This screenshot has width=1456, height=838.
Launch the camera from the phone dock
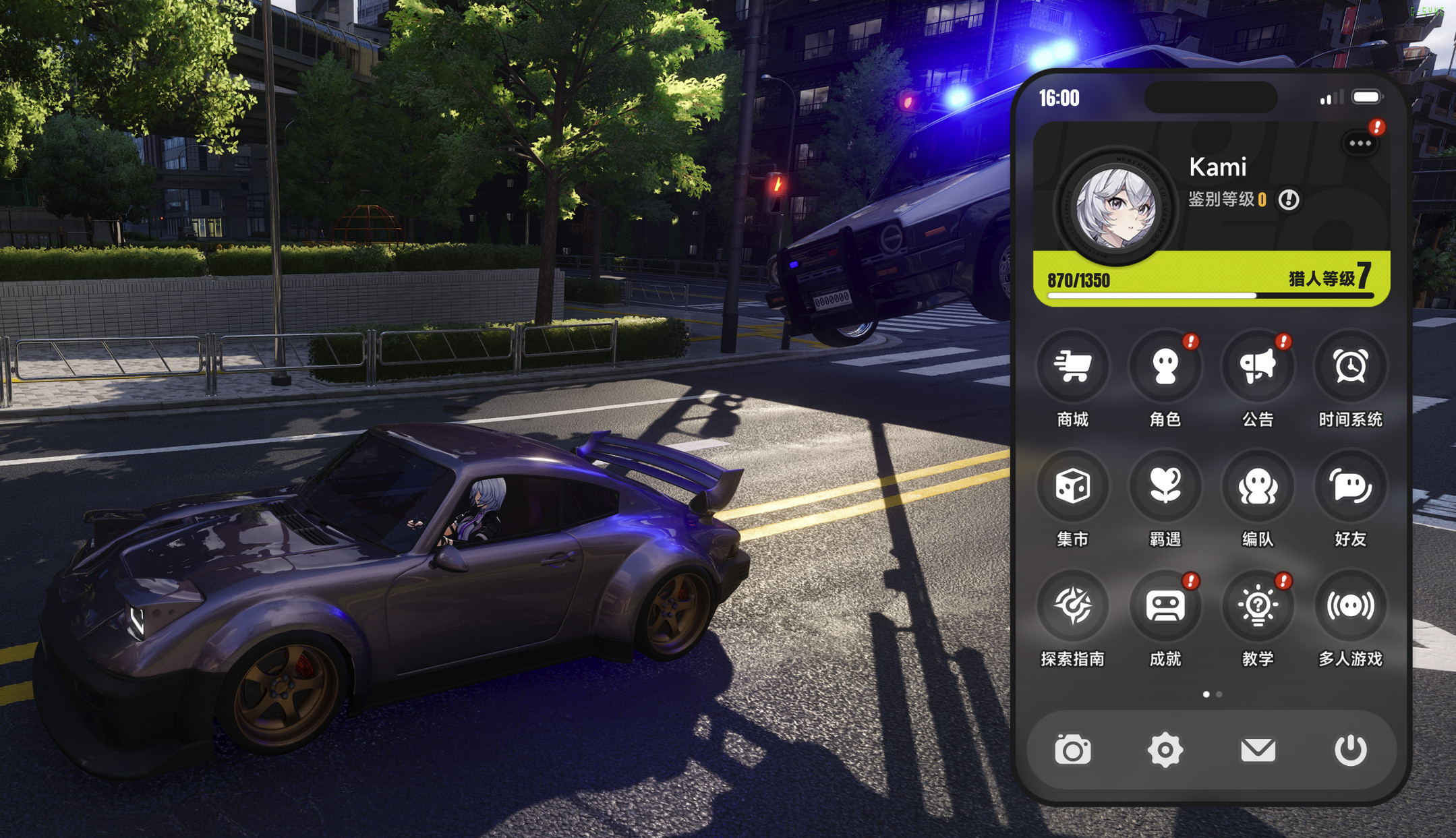coord(1072,750)
